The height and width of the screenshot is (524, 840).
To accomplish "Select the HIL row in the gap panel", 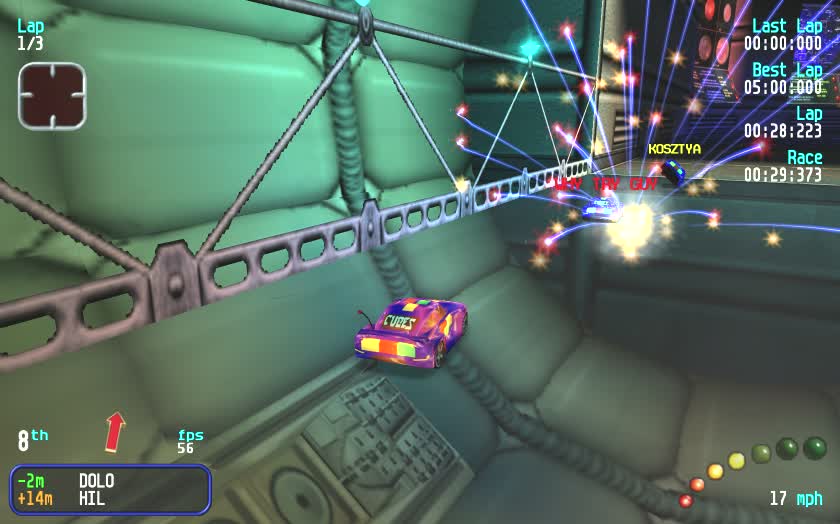I will pyautogui.click(x=110, y=497).
